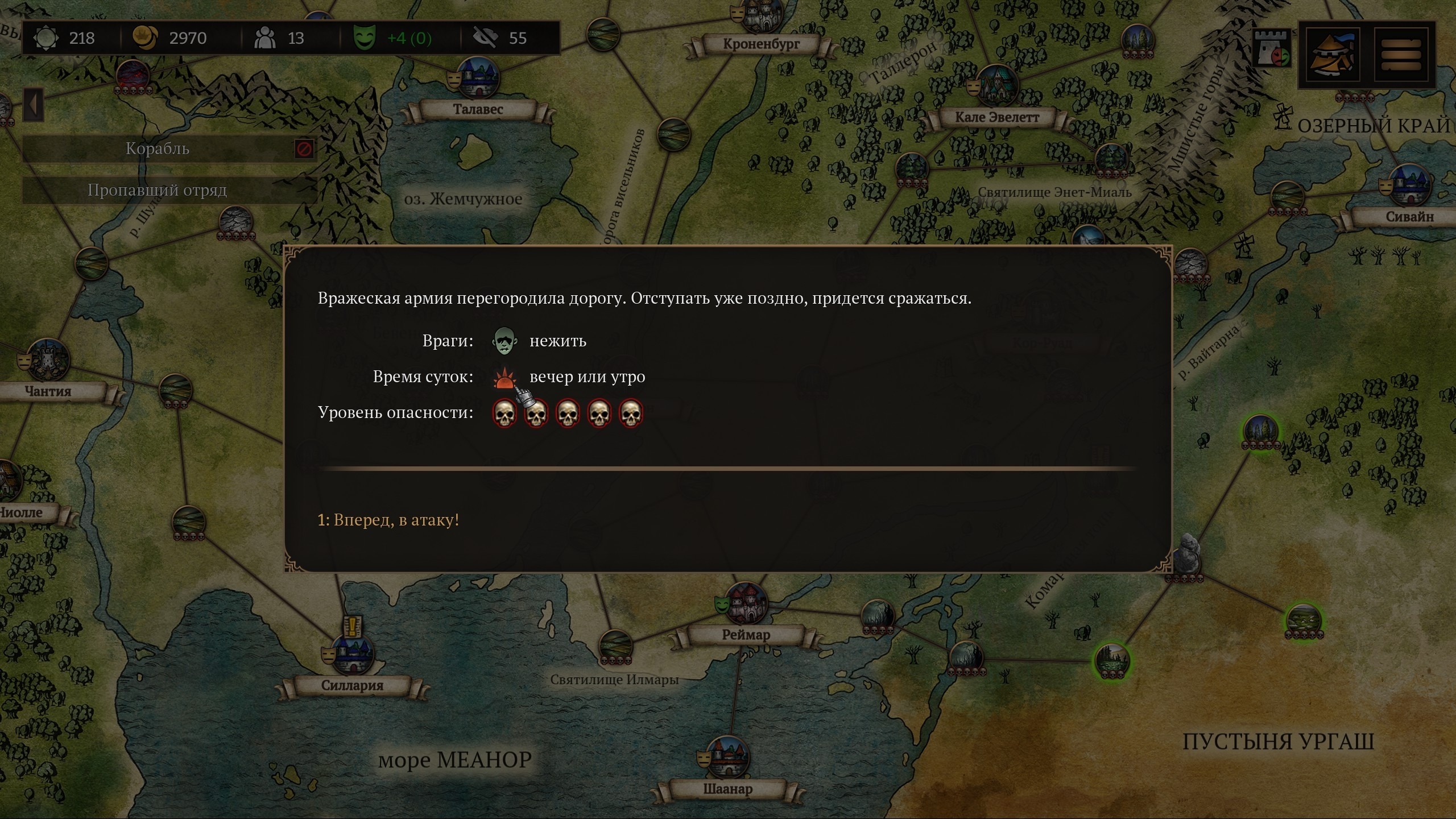This screenshot has width=1456, height=819.
Task: Choose the Чантия city marker
Action: pyautogui.click(x=48, y=361)
